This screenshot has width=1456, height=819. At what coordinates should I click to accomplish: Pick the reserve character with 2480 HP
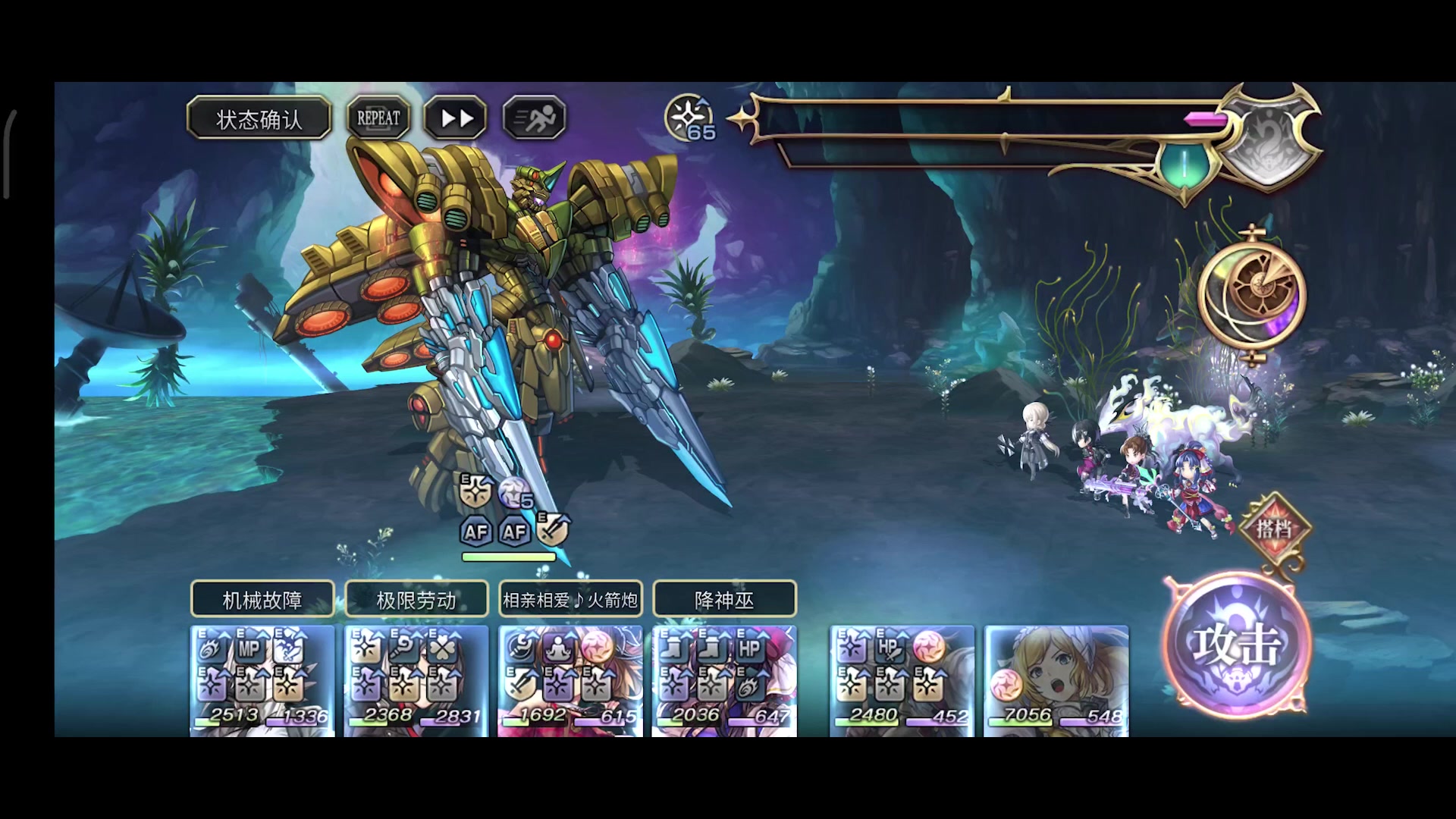902,680
